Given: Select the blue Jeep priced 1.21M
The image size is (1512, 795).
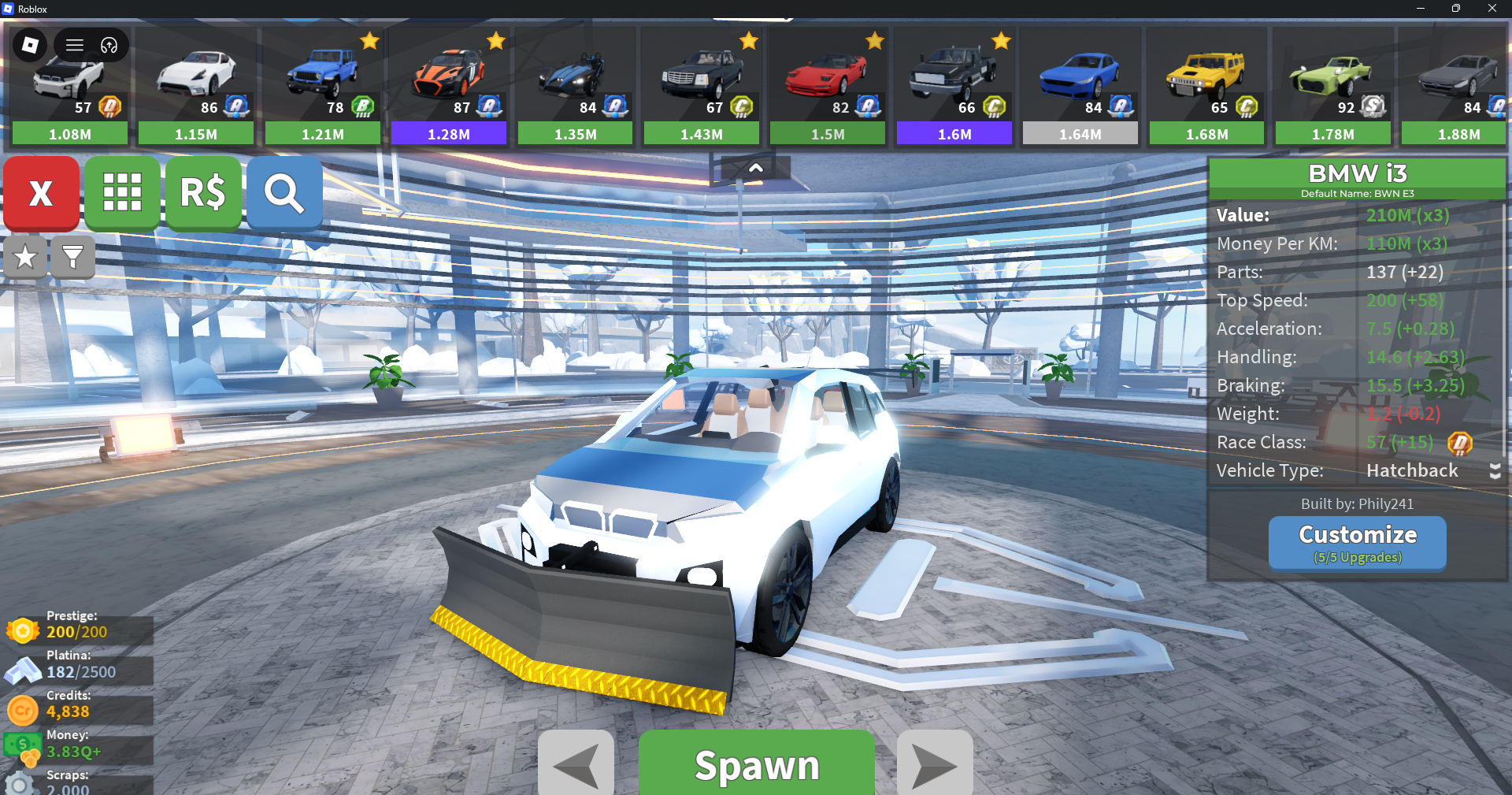Looking at the screenshot, I should (x=323, y=87).
